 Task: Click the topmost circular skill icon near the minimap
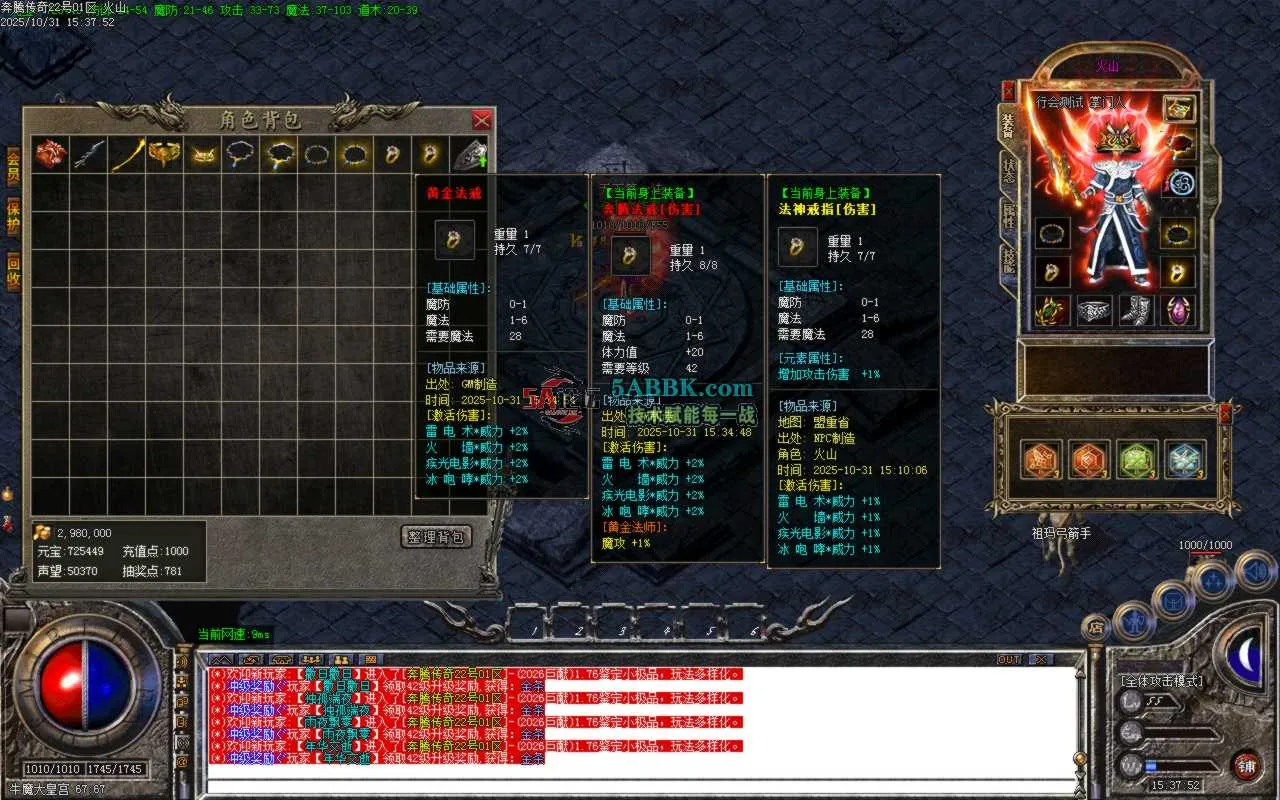click(x=1253, y=570)
